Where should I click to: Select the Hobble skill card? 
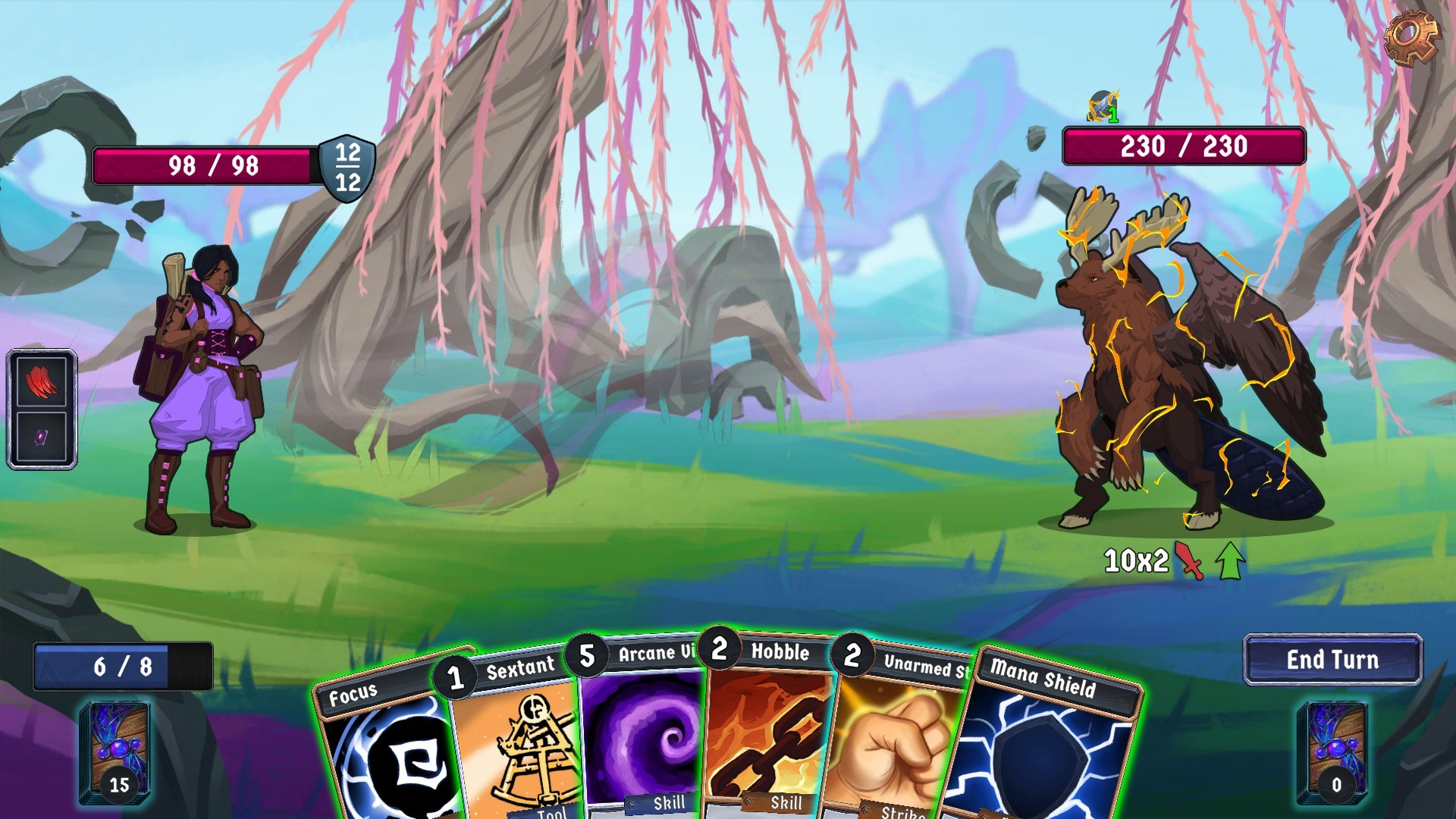point(770,736)
